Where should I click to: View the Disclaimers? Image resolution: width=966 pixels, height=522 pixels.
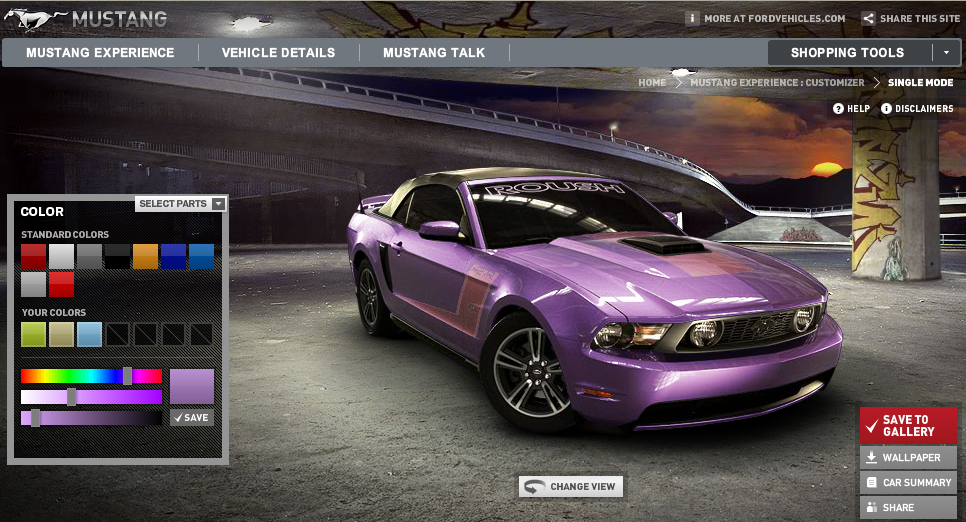click(917, 108)
